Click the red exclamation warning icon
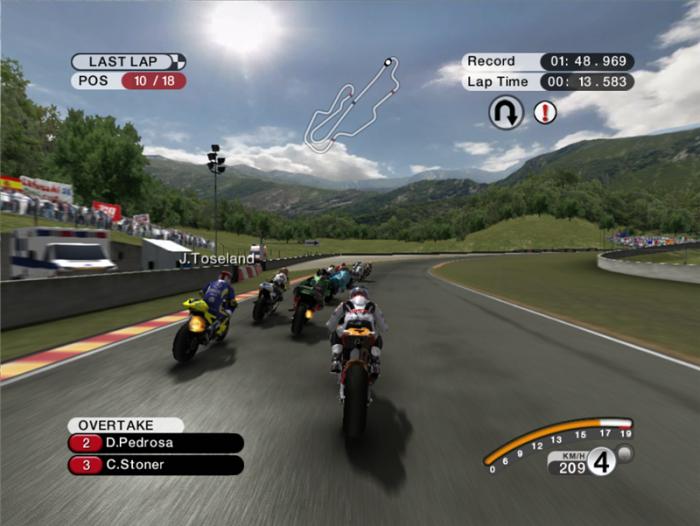This screenshot has width=700, height=526. (x=545, y=112)
